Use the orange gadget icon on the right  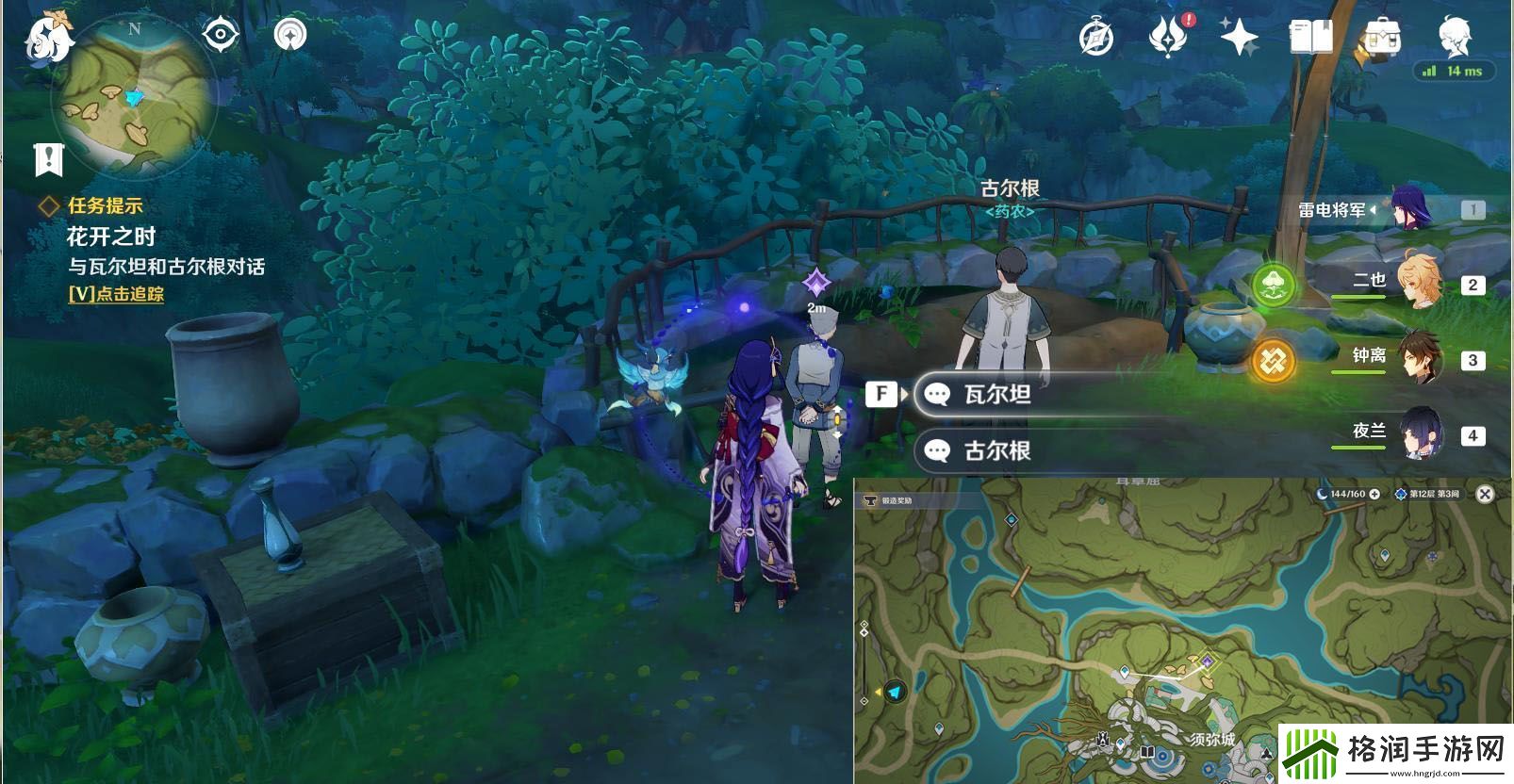(x=1275, y=358)
